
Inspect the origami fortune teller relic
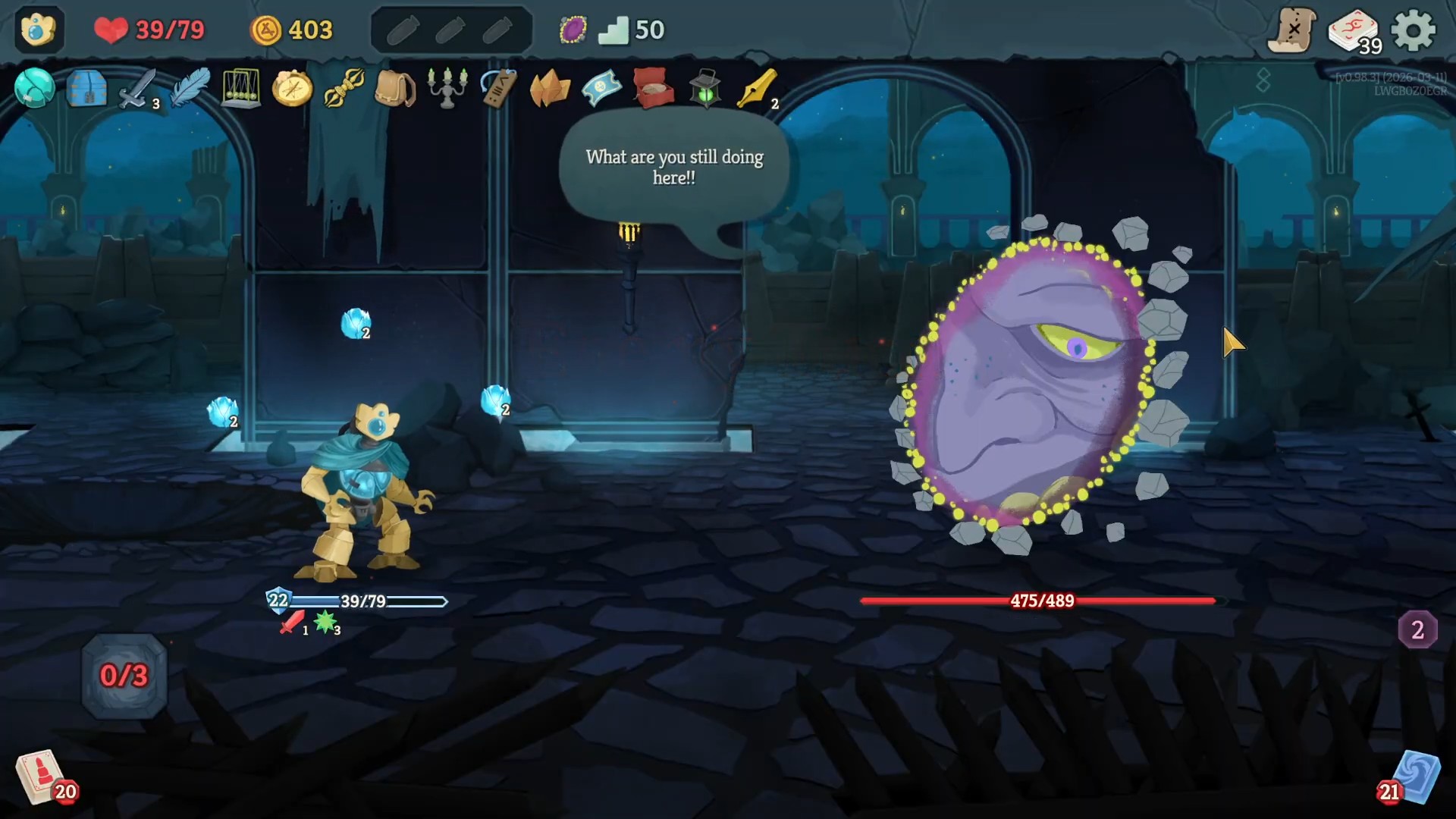click(550, 89)
